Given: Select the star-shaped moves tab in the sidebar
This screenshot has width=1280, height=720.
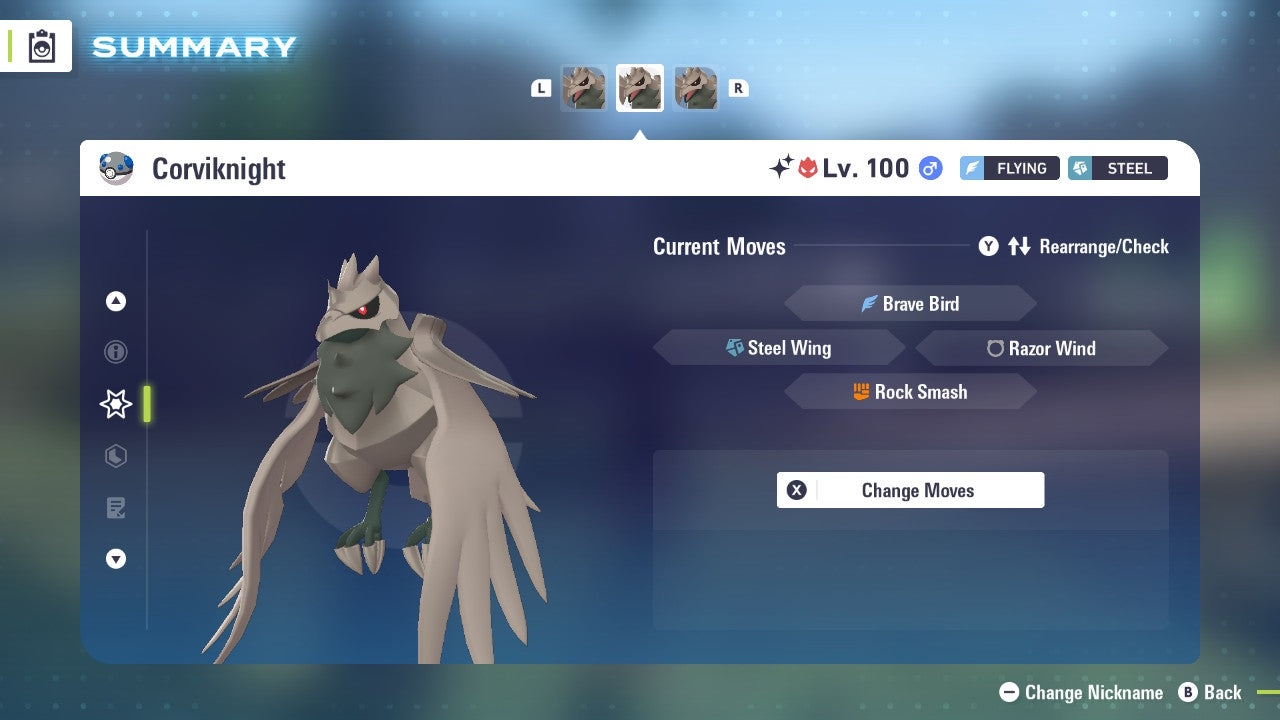Looking at the screenshot, I should 115,404.
